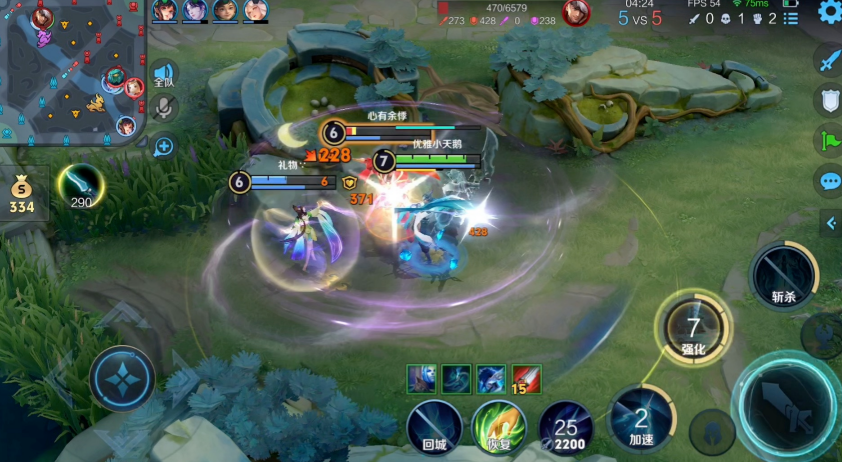Activate the 回城 recall ability
Image resolution: width=842 pixels, height=462 pixels.
[434, 427]
